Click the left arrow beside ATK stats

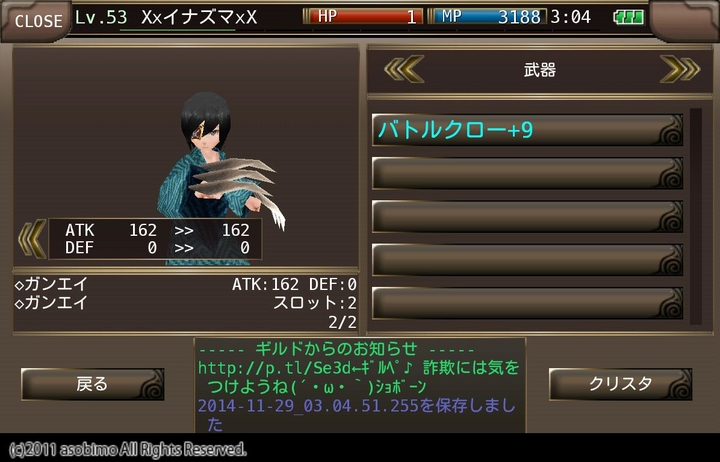click(x=32, y=238)
